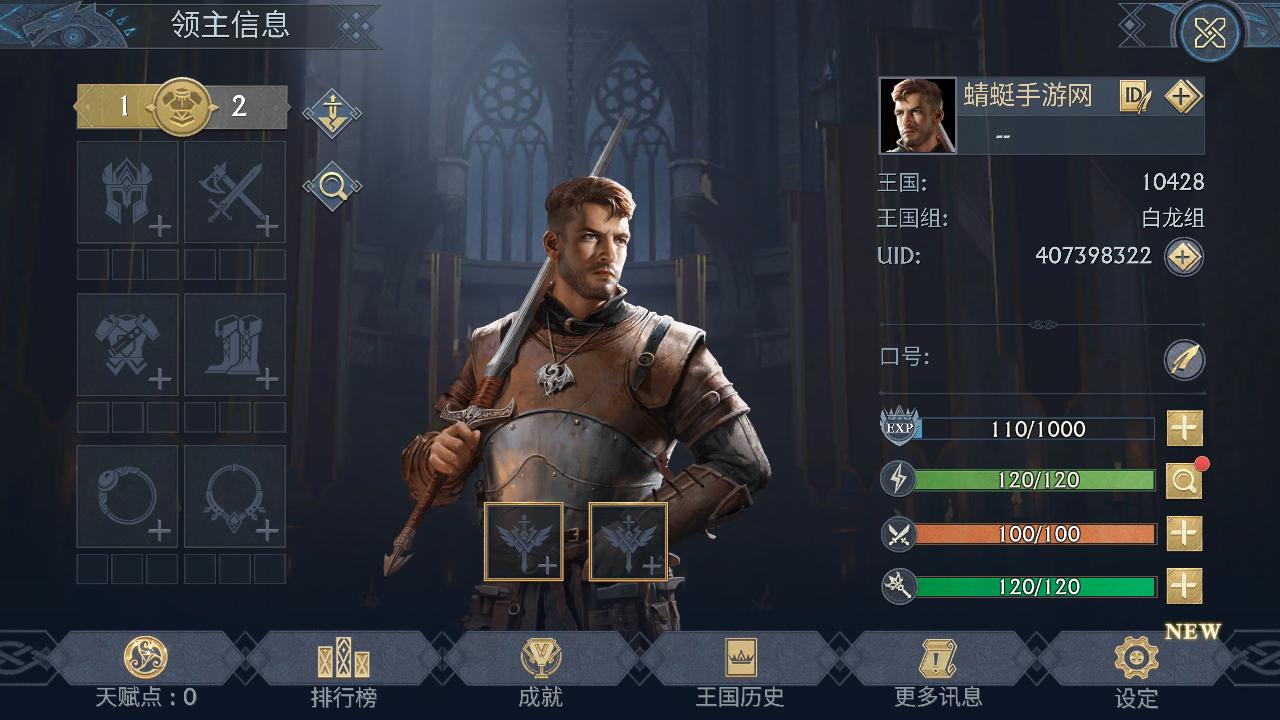Viewport: 1280px width, 720px height.
Task: Click the lord portrait avatar
Action: coord(918,116)
